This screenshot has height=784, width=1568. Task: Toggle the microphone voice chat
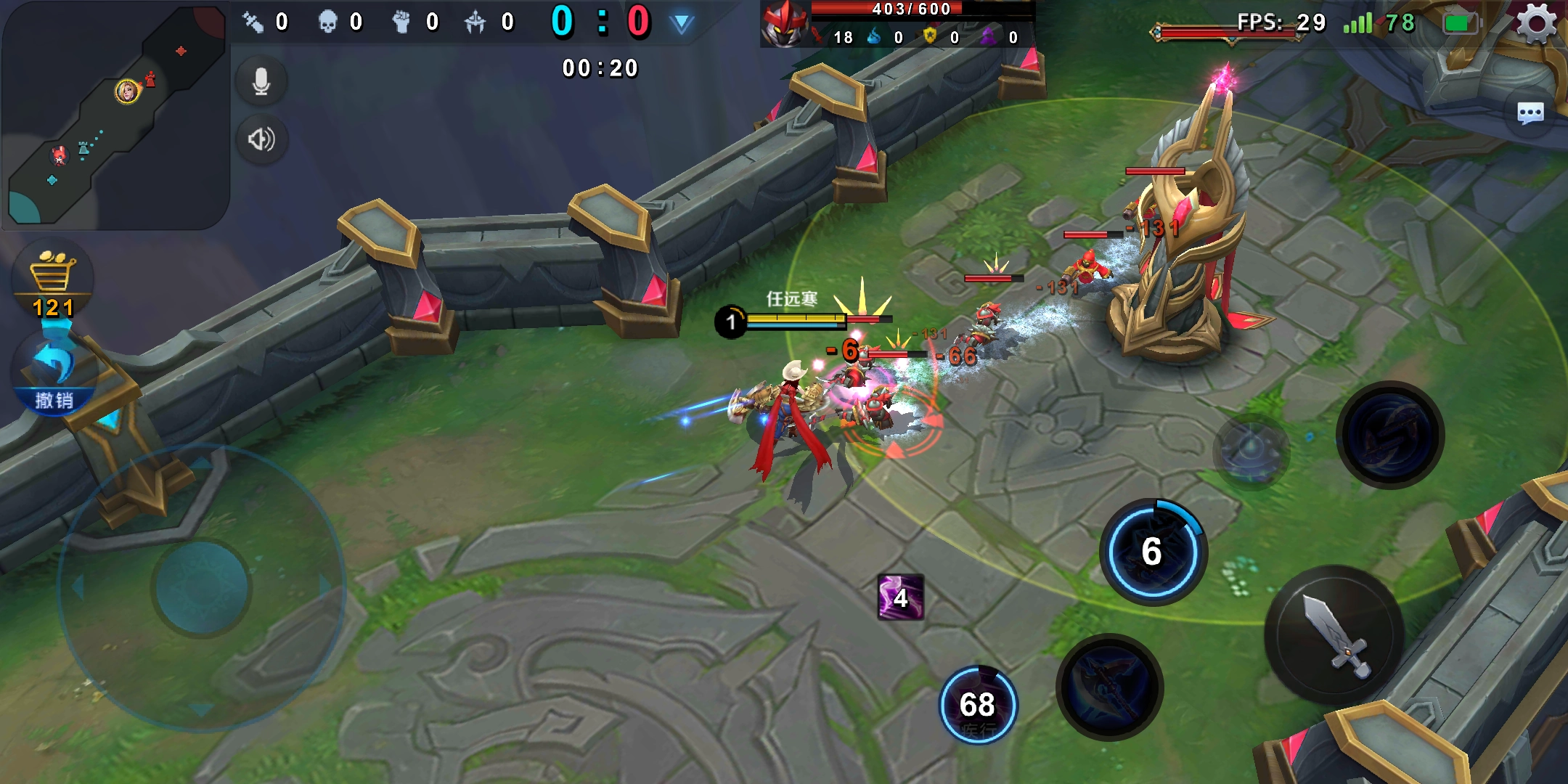261,82
